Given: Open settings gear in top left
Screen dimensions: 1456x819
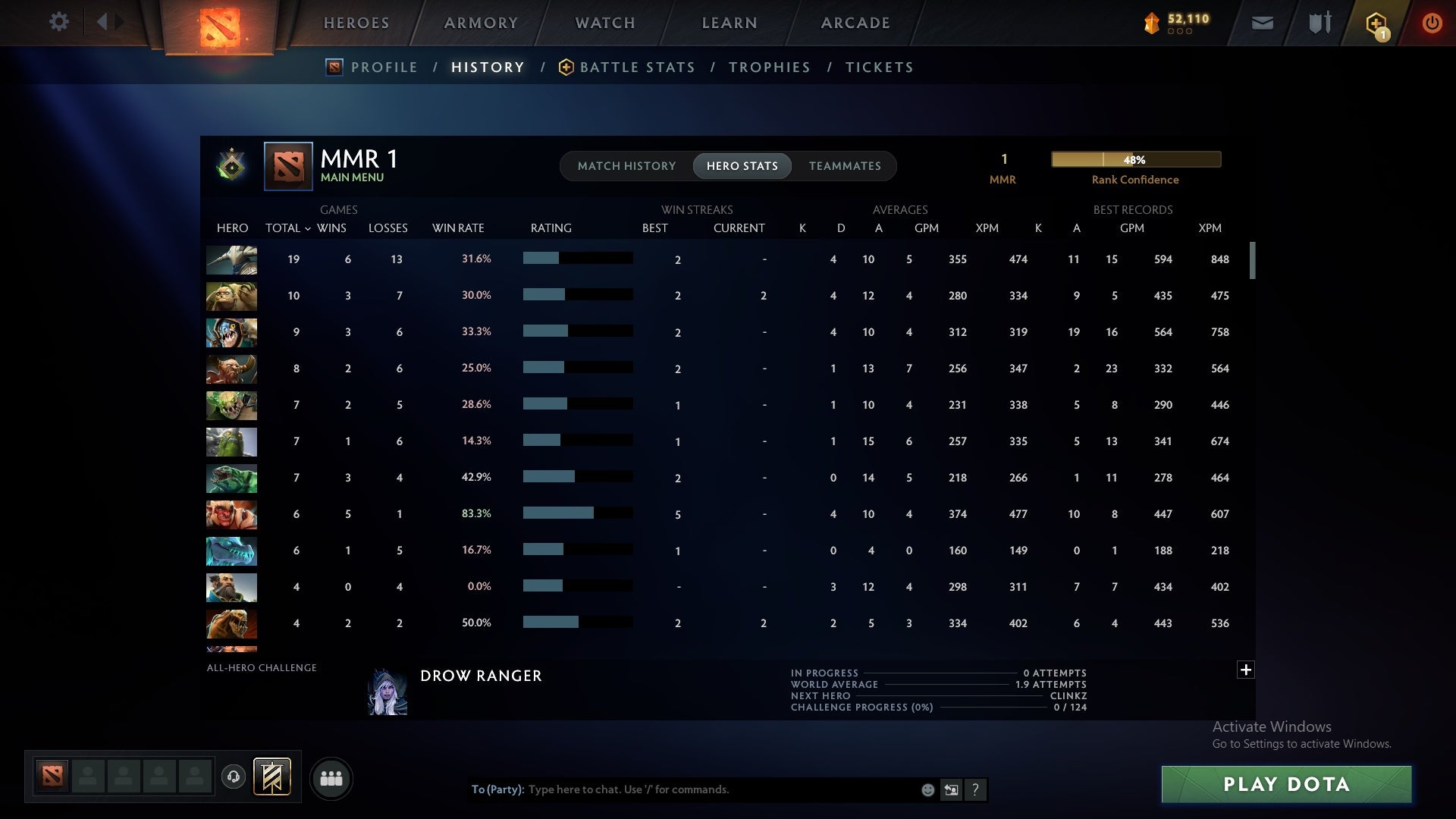Looking at the screenshot, I should pos(59,22).
